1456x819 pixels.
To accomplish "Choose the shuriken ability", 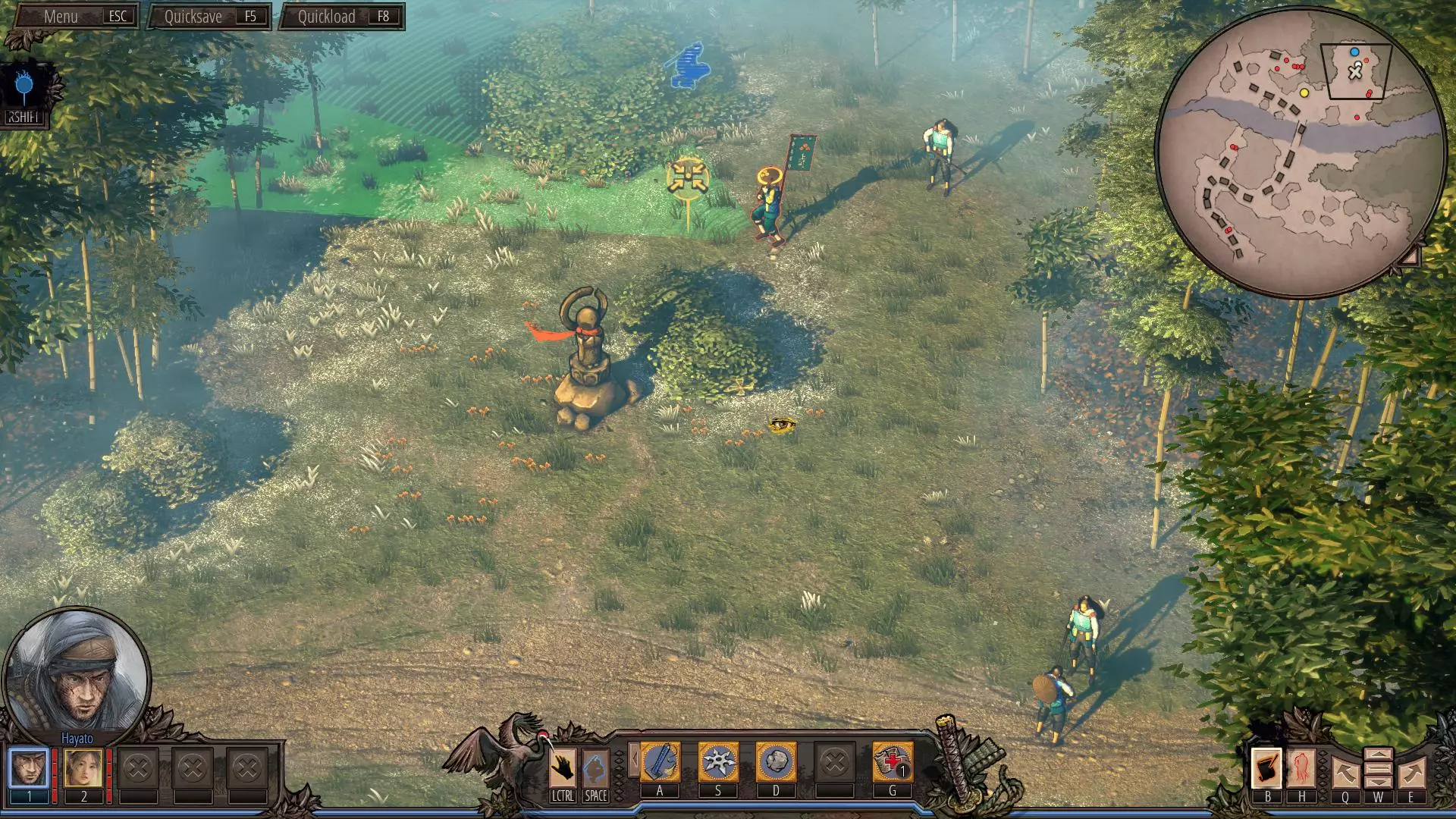I will [x=717, y=762].
